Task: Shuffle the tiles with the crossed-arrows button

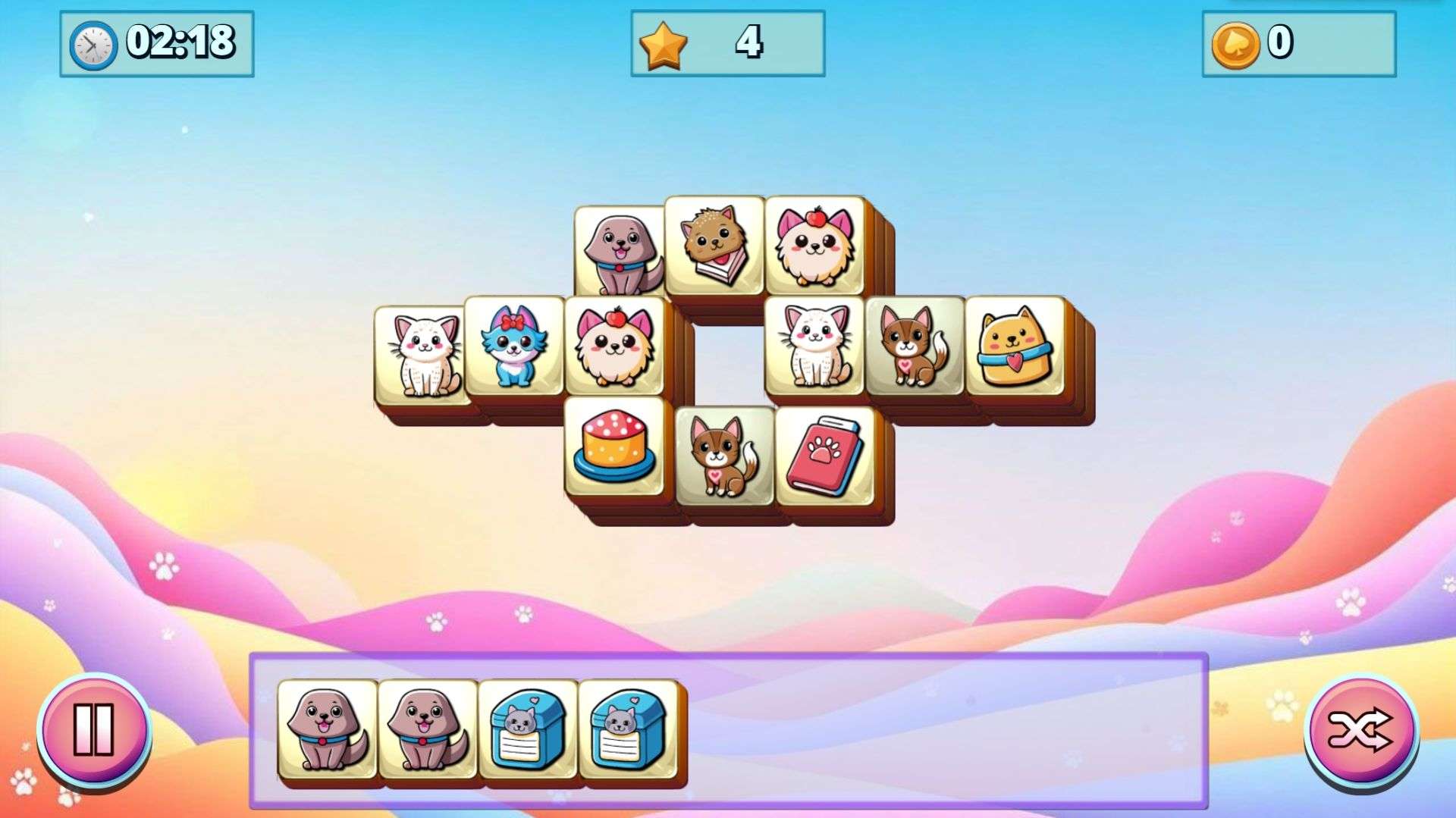Action: 1360,731
